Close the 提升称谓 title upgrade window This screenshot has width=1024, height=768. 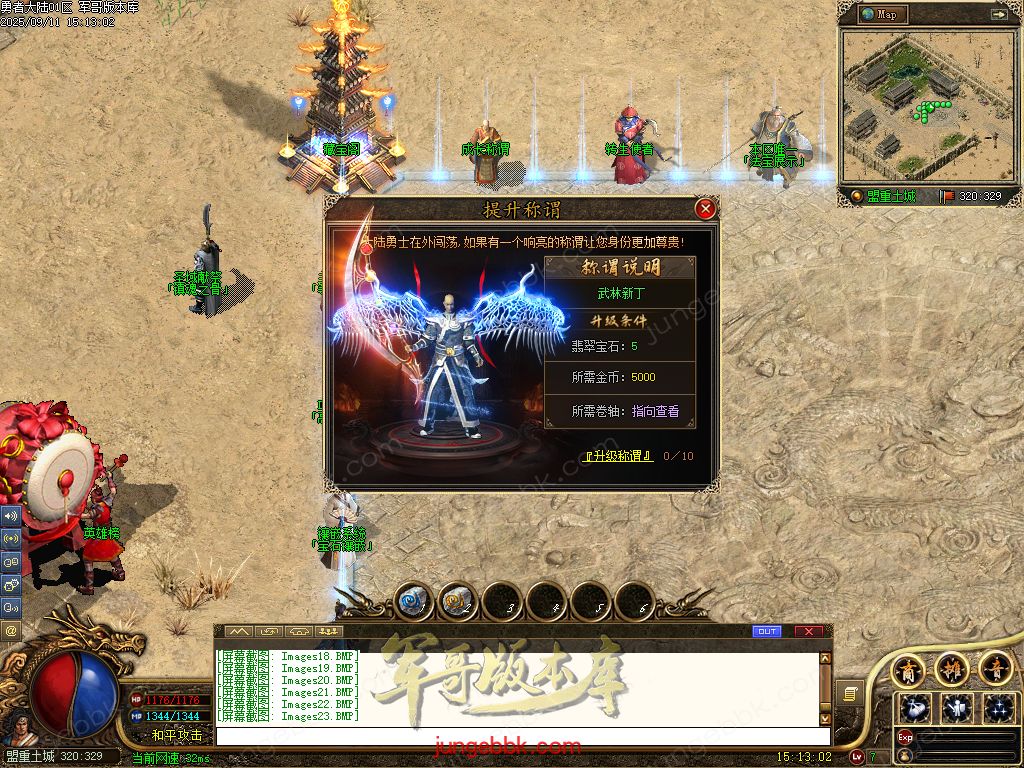coord(705,208)
